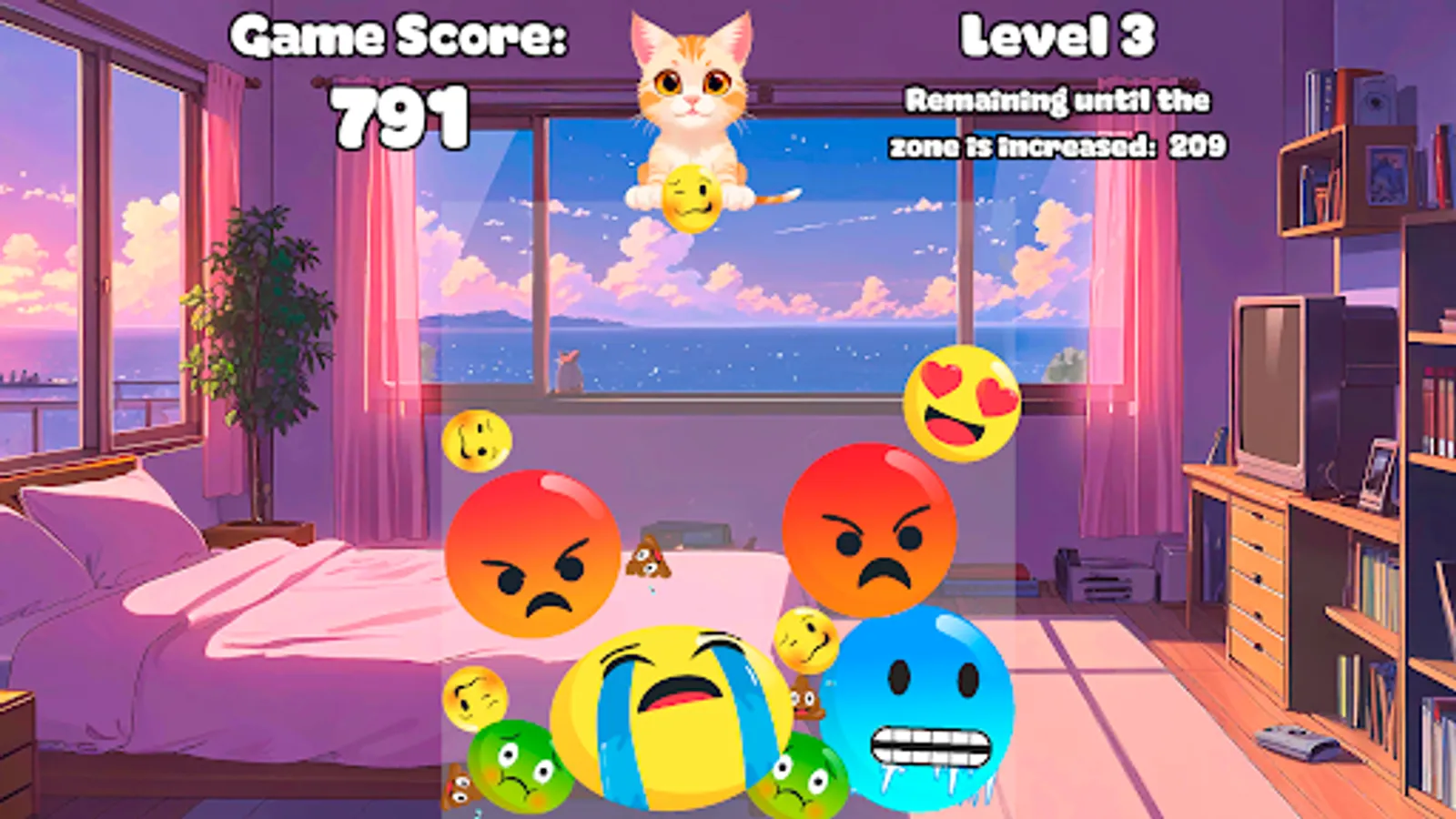Image resolution: width=1456 pixels, height=819 pixels.
Task: Select the score value 791
Action: (399, 116)
